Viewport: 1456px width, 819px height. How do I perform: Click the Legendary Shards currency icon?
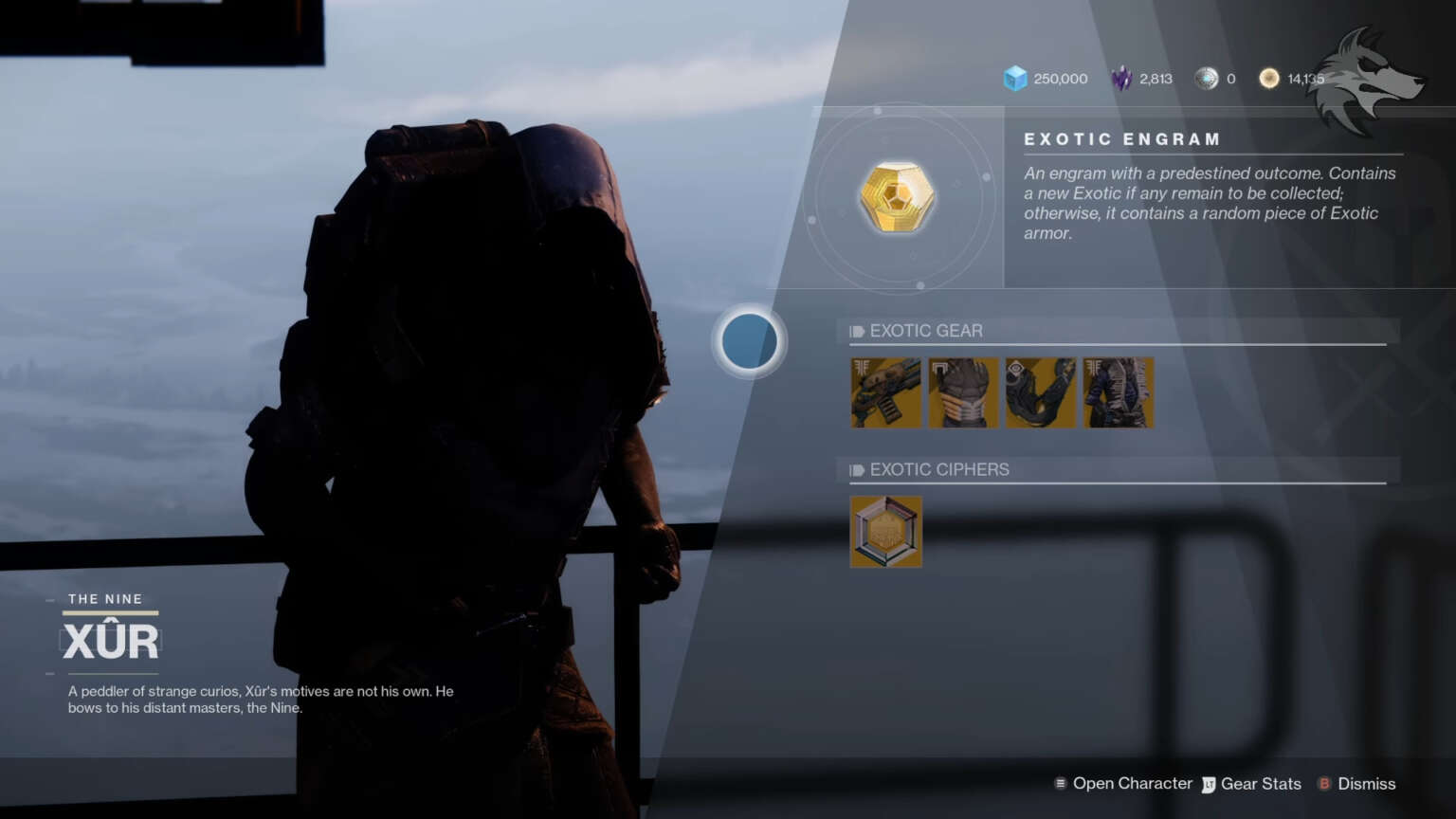pos(1119,79)
